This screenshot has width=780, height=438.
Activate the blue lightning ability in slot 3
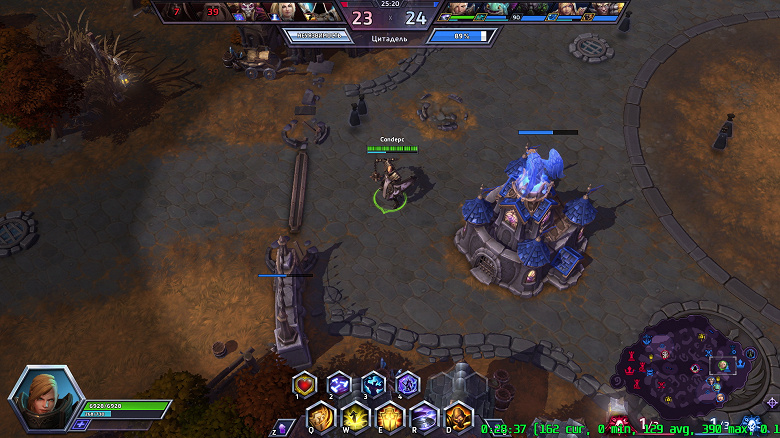point(373,384)
